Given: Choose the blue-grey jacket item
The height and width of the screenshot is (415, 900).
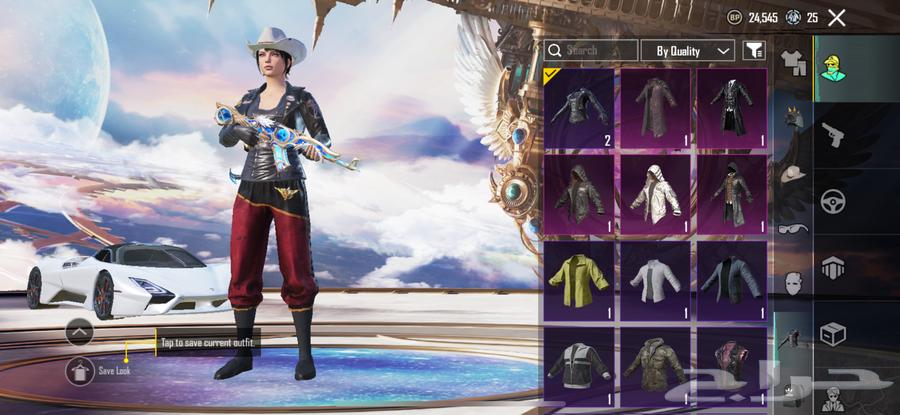Looking at the screenshot, I should pyautogui.click(x=731, y=280).
